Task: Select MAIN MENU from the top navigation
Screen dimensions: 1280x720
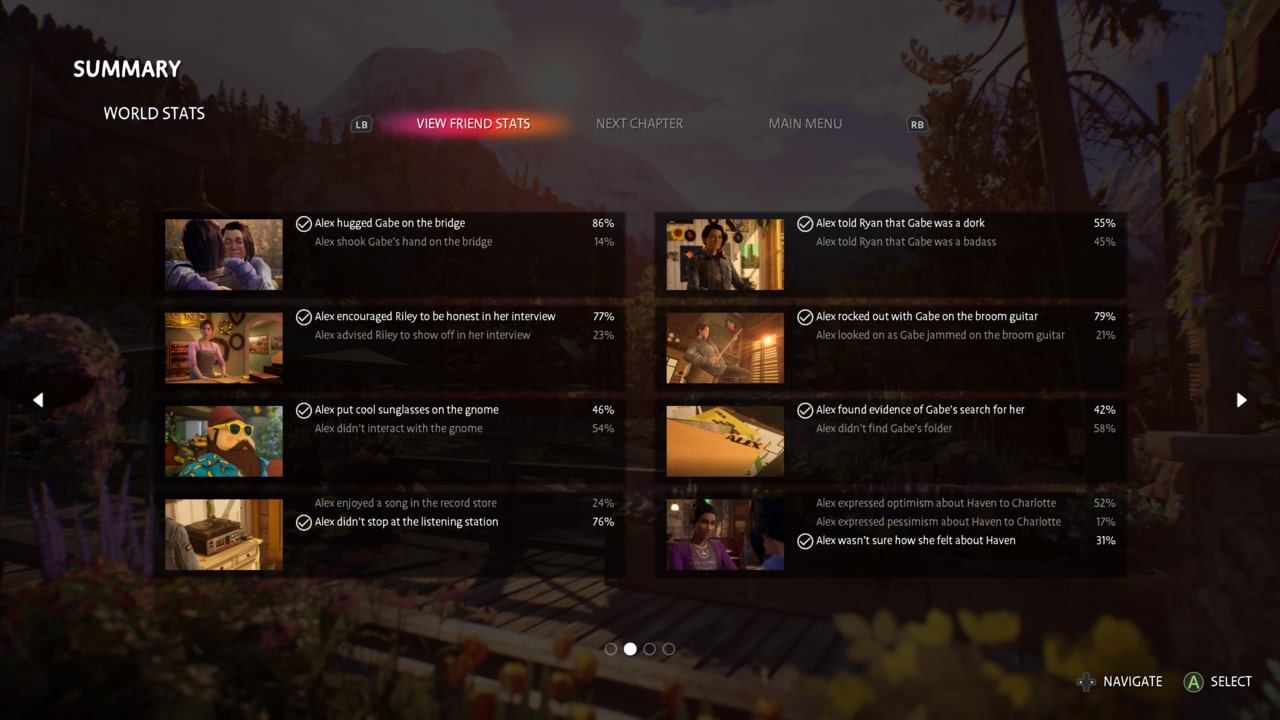Action: [805, 123]
